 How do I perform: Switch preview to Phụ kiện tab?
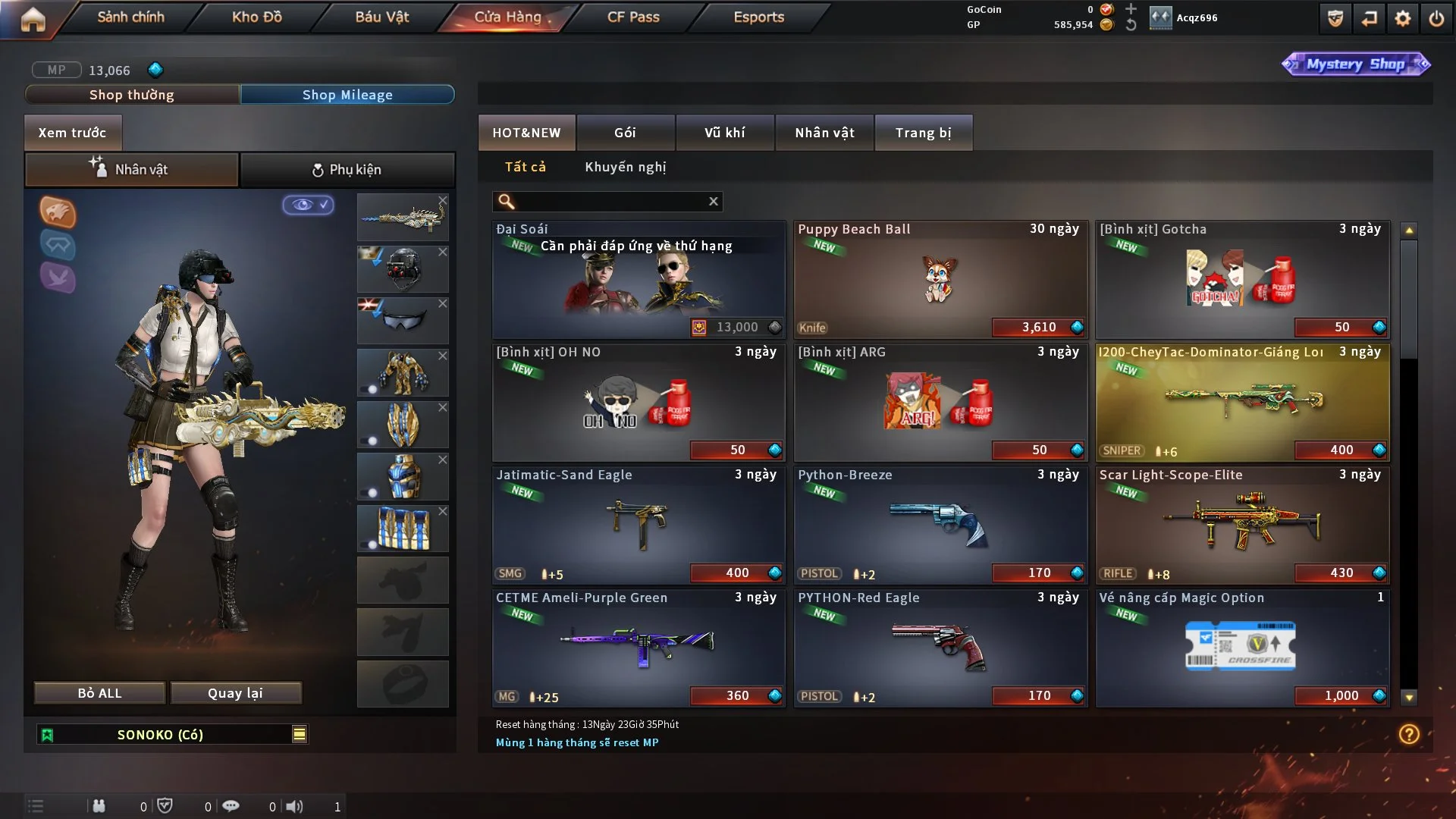(347, 170)
